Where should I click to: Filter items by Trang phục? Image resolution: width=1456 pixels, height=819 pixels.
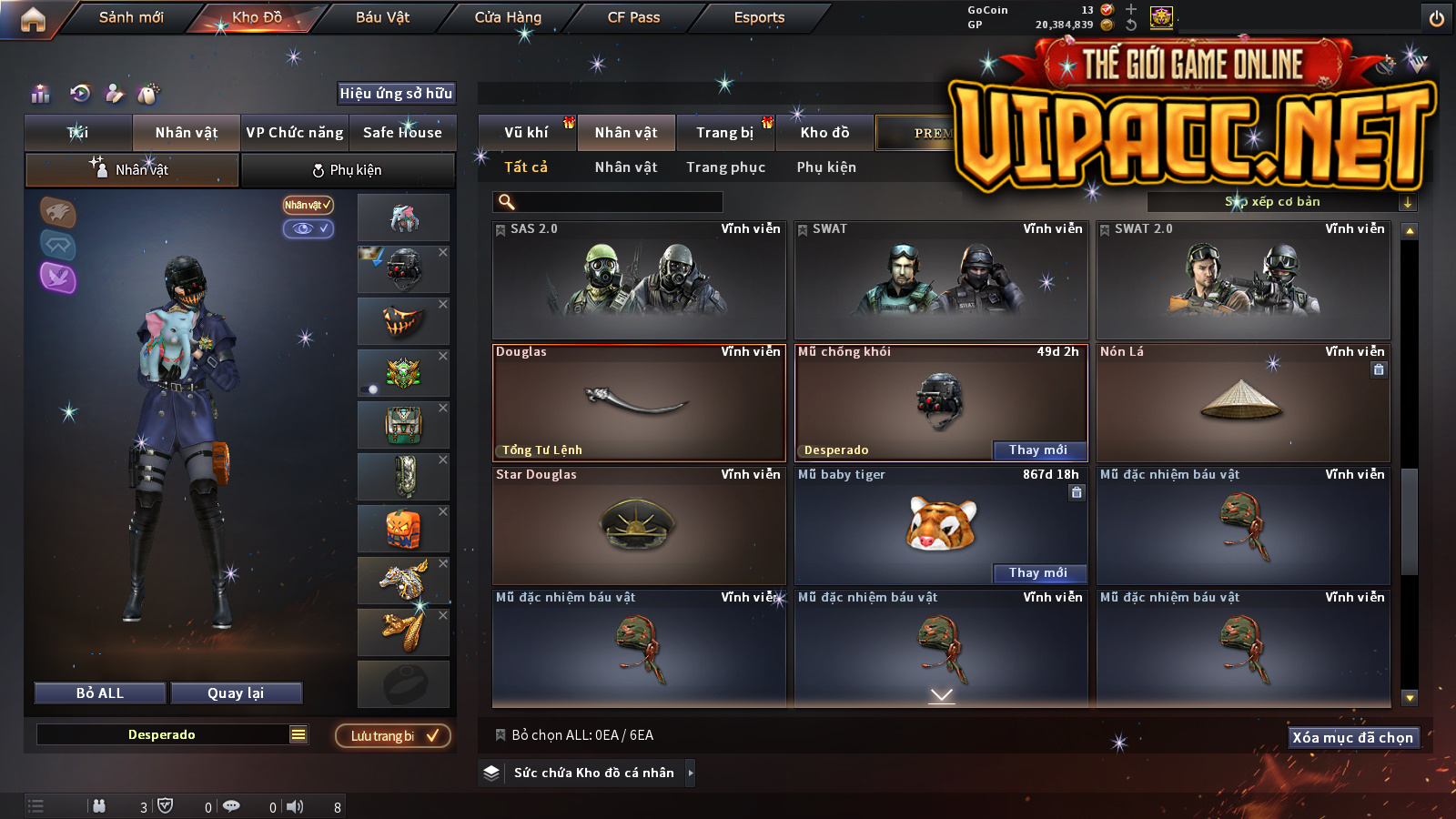725,167
